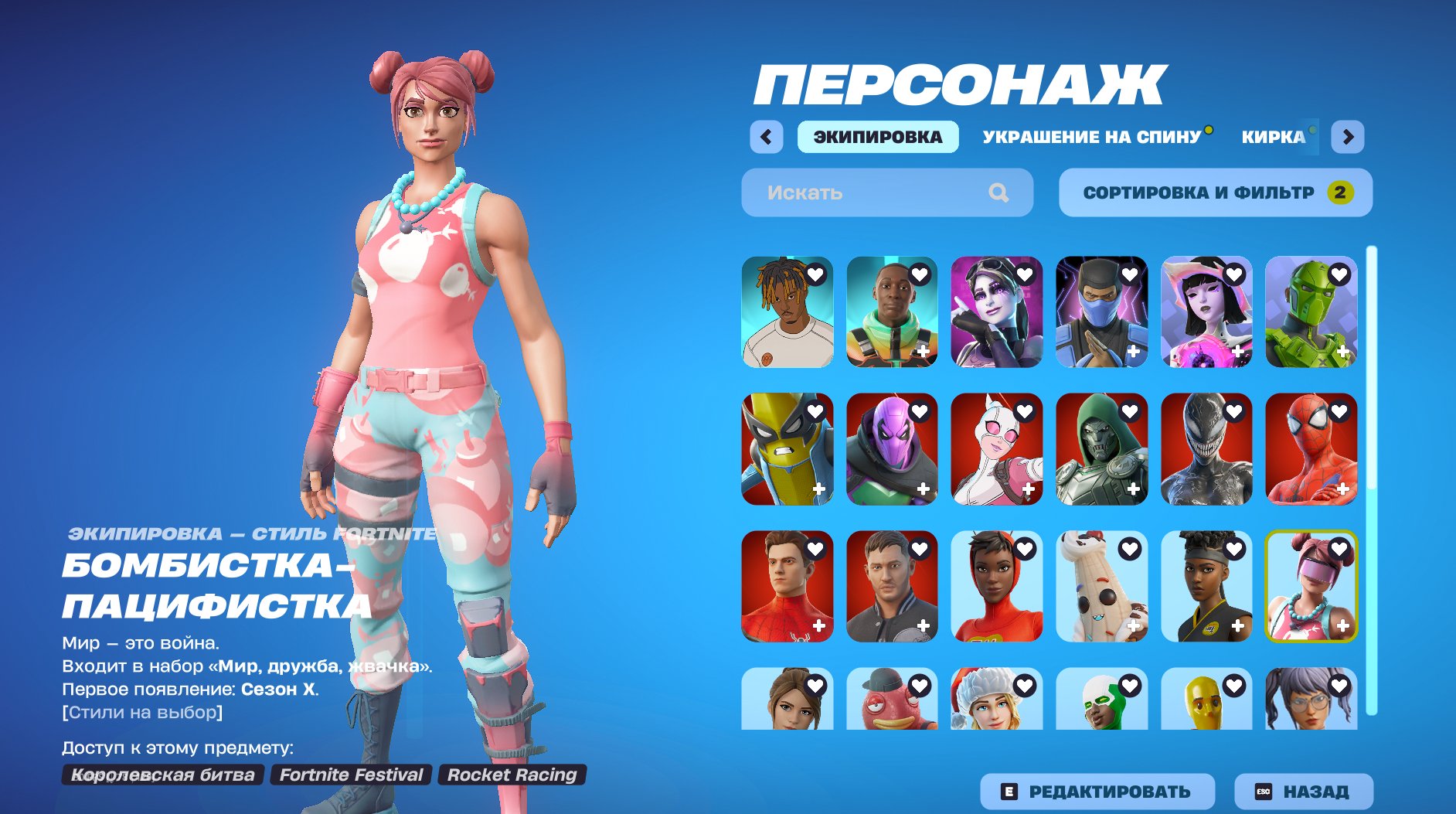Click the left arrow to browse previous category
The height and width of the screenshot is (814, 1456).
click(765, 137)
